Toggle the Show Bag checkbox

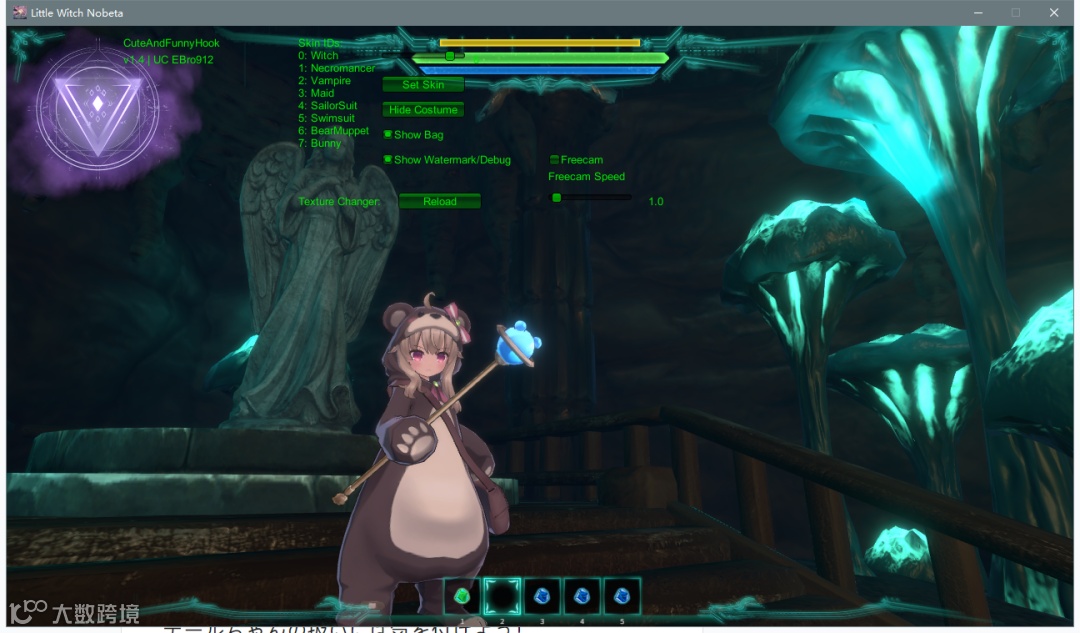coord(388,134)
